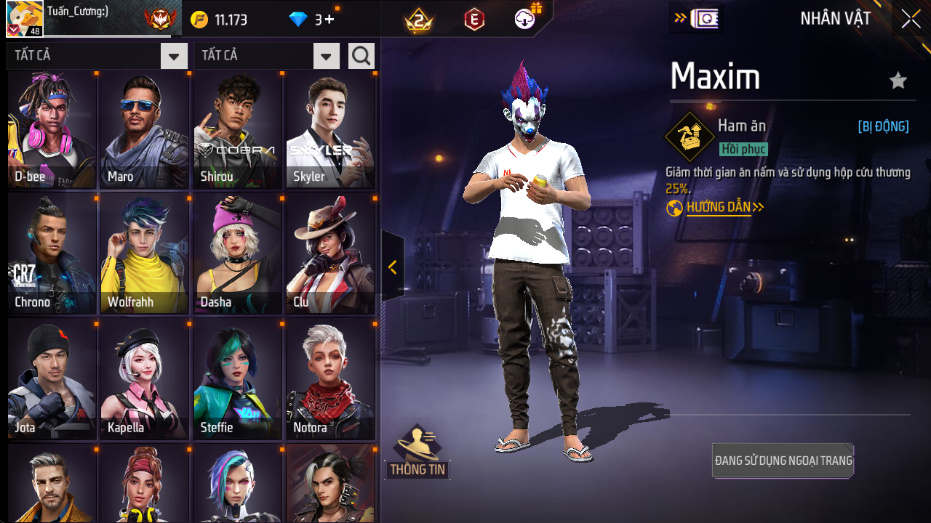
Task: Click the Đang Sử Dụng Ngoại Trang button
Action: pos(783,461)
